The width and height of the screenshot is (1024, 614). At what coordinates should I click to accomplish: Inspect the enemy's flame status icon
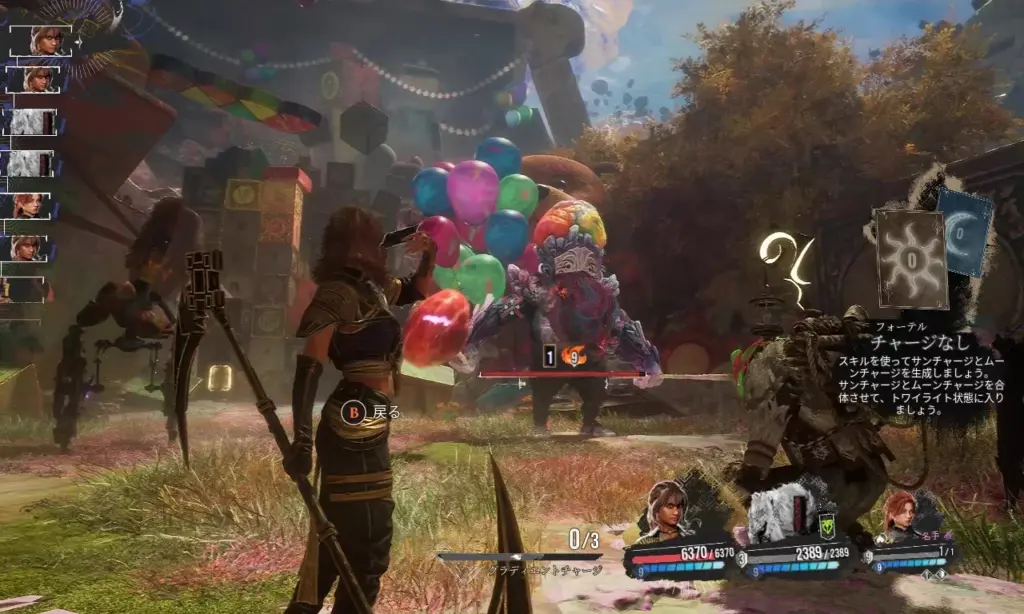[575, 355]
